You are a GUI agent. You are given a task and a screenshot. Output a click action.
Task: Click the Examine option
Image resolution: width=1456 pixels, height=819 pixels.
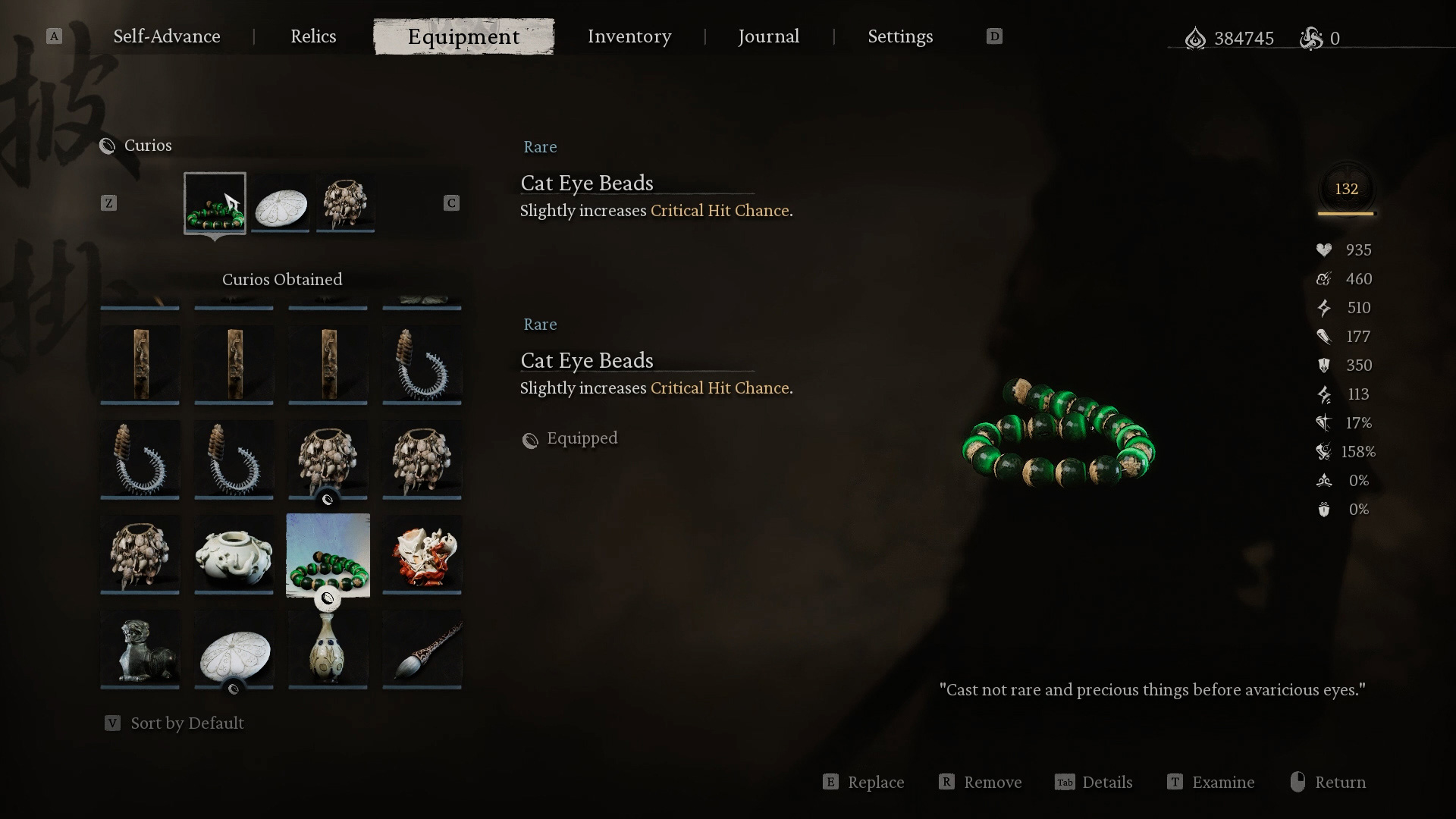(x=1222, y=783)
